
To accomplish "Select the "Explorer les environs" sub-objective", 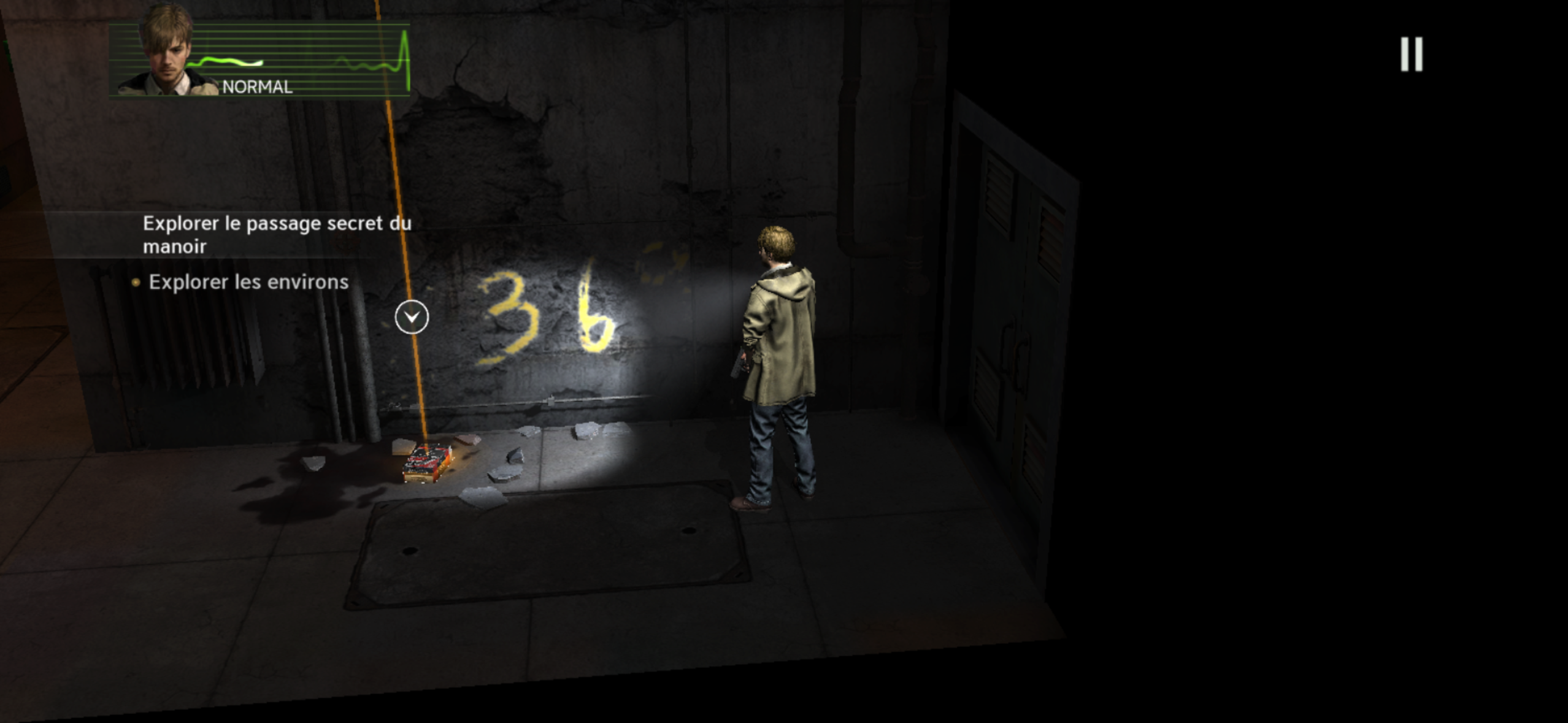I will pos(248,282).
